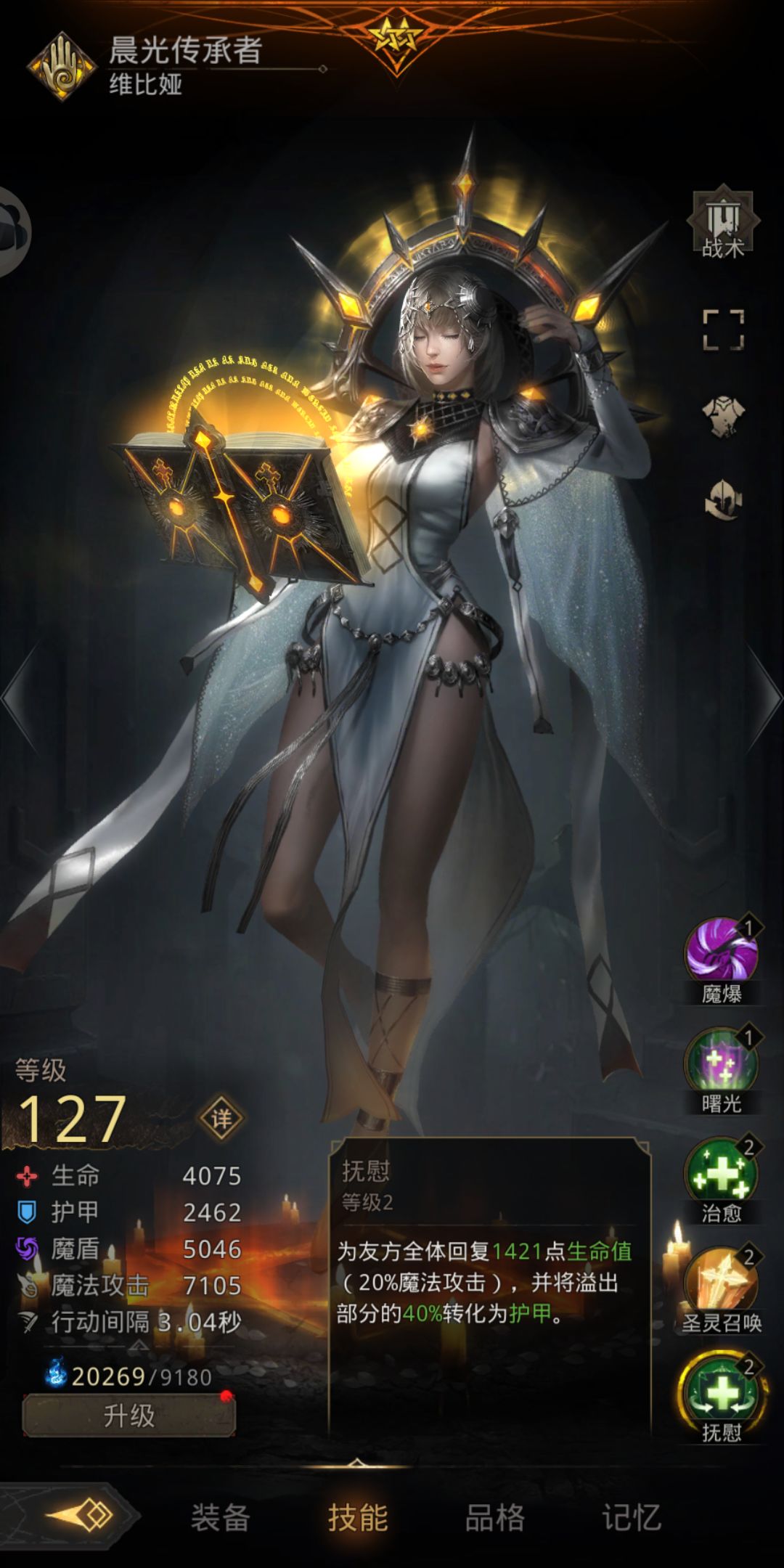Select the 治愈 healing skill
This screenshot has width=784, height=1568.
722,1173
